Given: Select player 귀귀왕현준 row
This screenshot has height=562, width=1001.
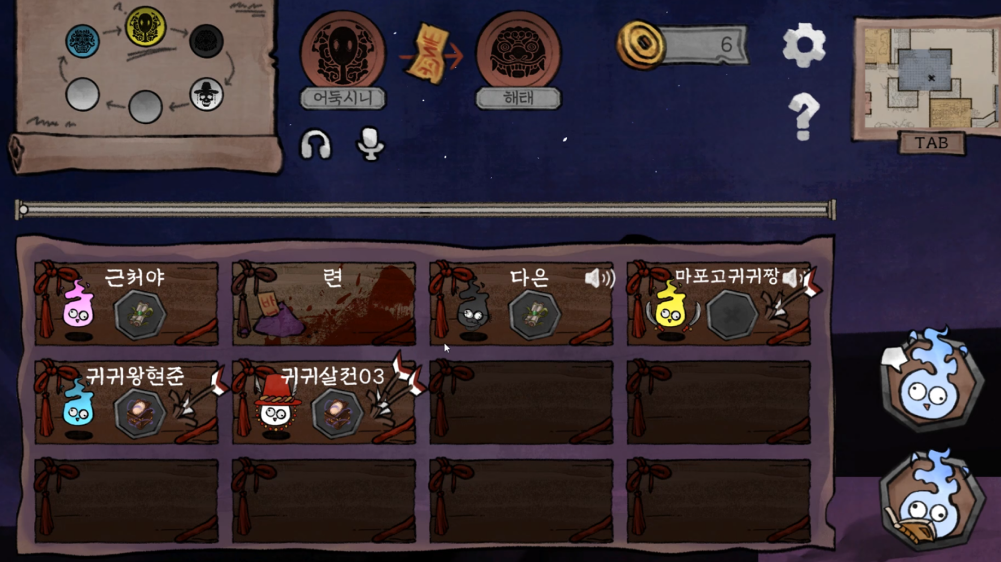Looking at the screenshot, I should 126,402.
